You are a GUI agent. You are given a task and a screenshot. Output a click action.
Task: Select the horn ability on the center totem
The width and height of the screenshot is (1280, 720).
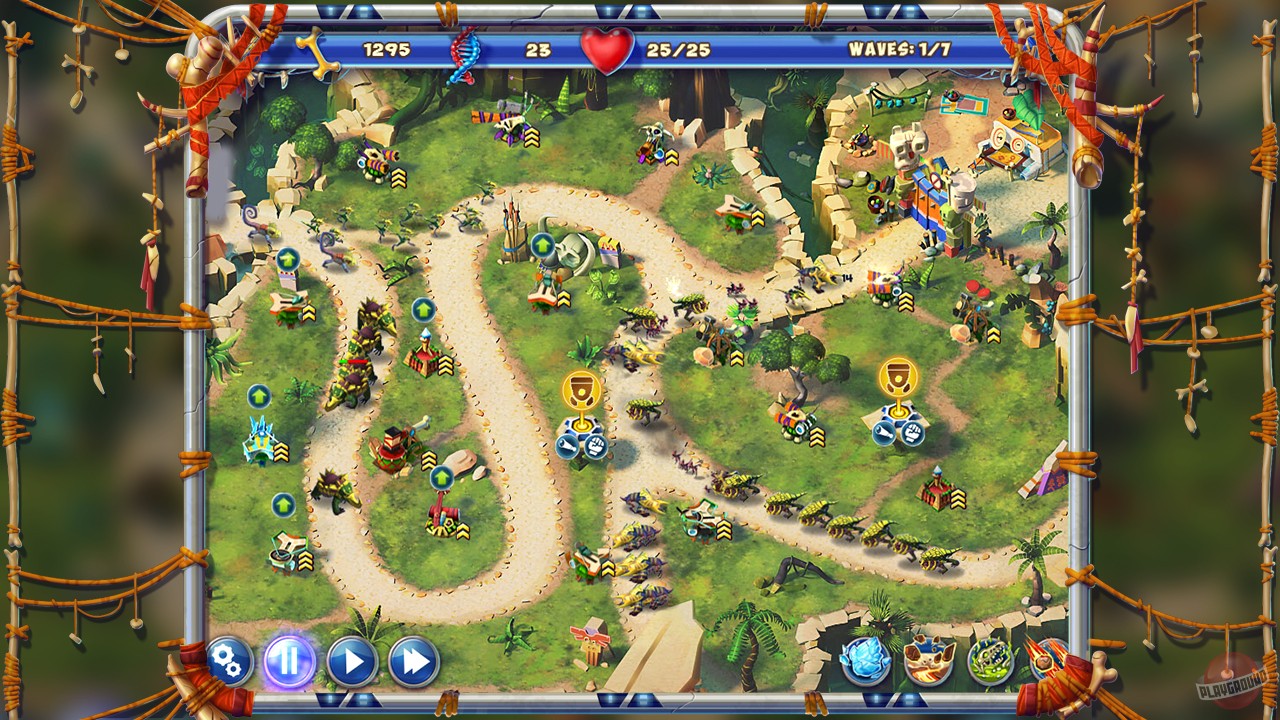coord(567,445)
